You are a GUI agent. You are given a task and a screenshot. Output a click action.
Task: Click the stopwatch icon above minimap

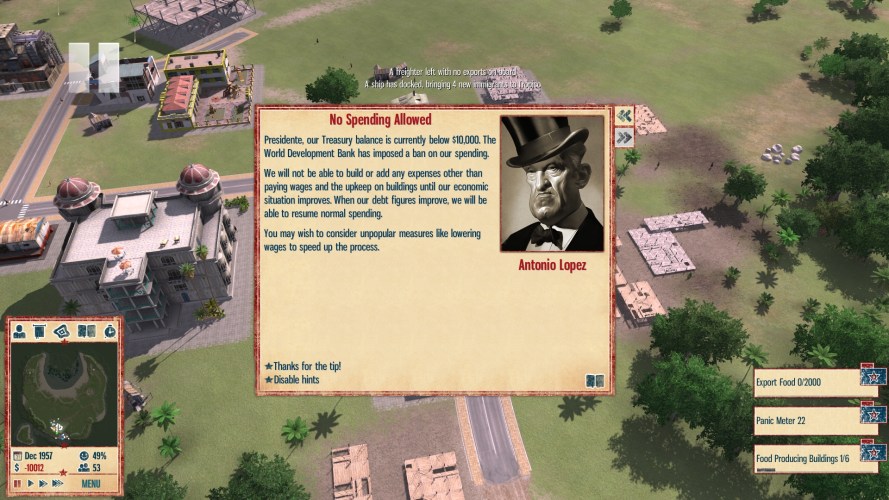108,331
